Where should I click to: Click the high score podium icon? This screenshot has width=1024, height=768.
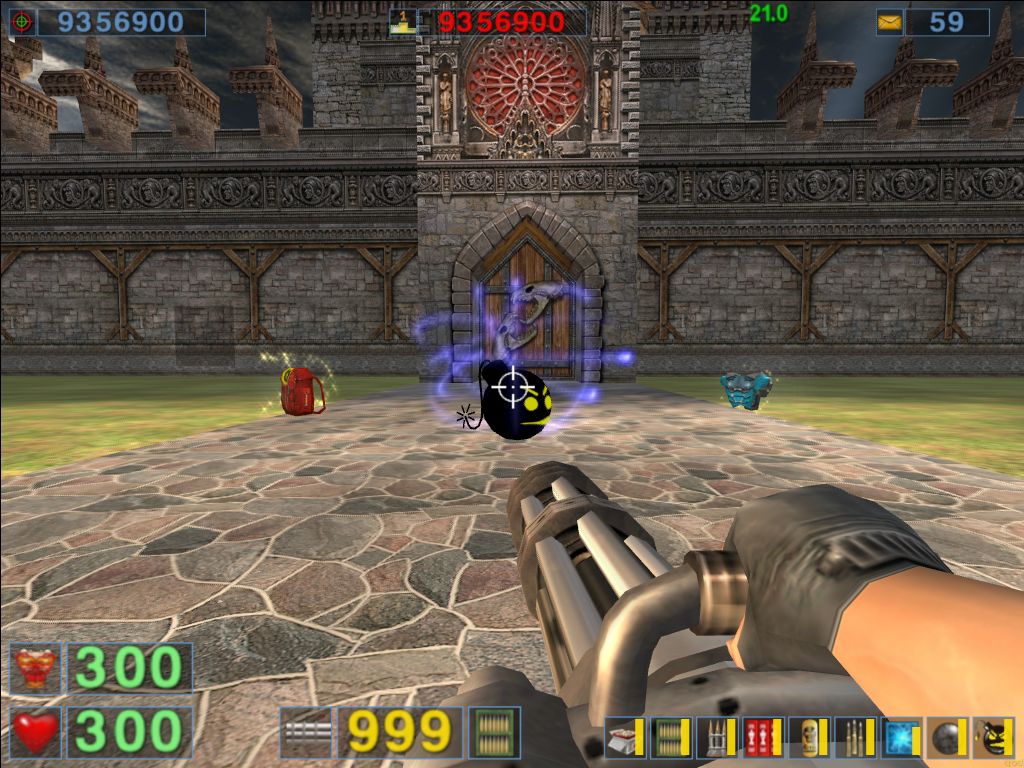tap(403, 22)
